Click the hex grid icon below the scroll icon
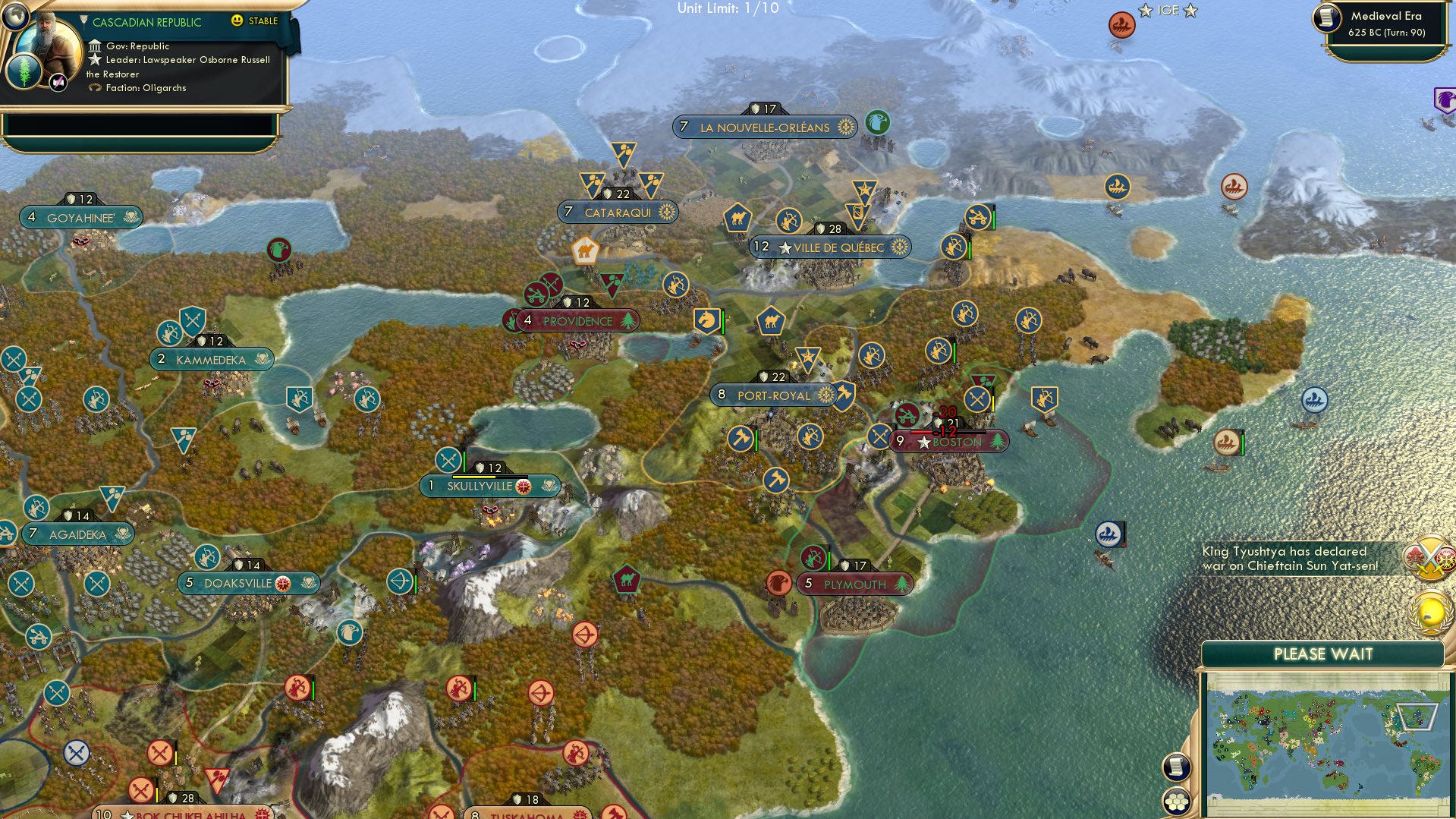 [1177, 801]
